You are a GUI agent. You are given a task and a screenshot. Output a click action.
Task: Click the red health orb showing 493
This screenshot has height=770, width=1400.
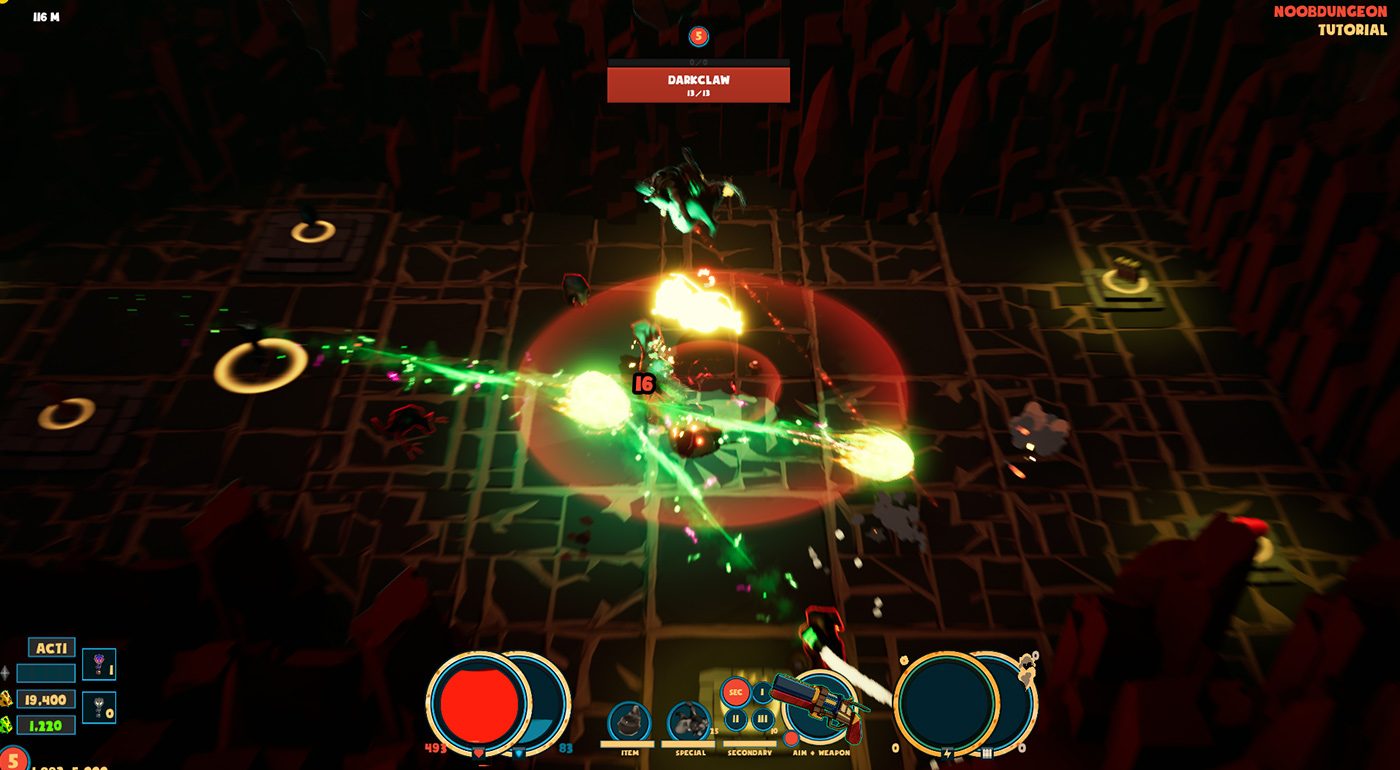(478, 705)
